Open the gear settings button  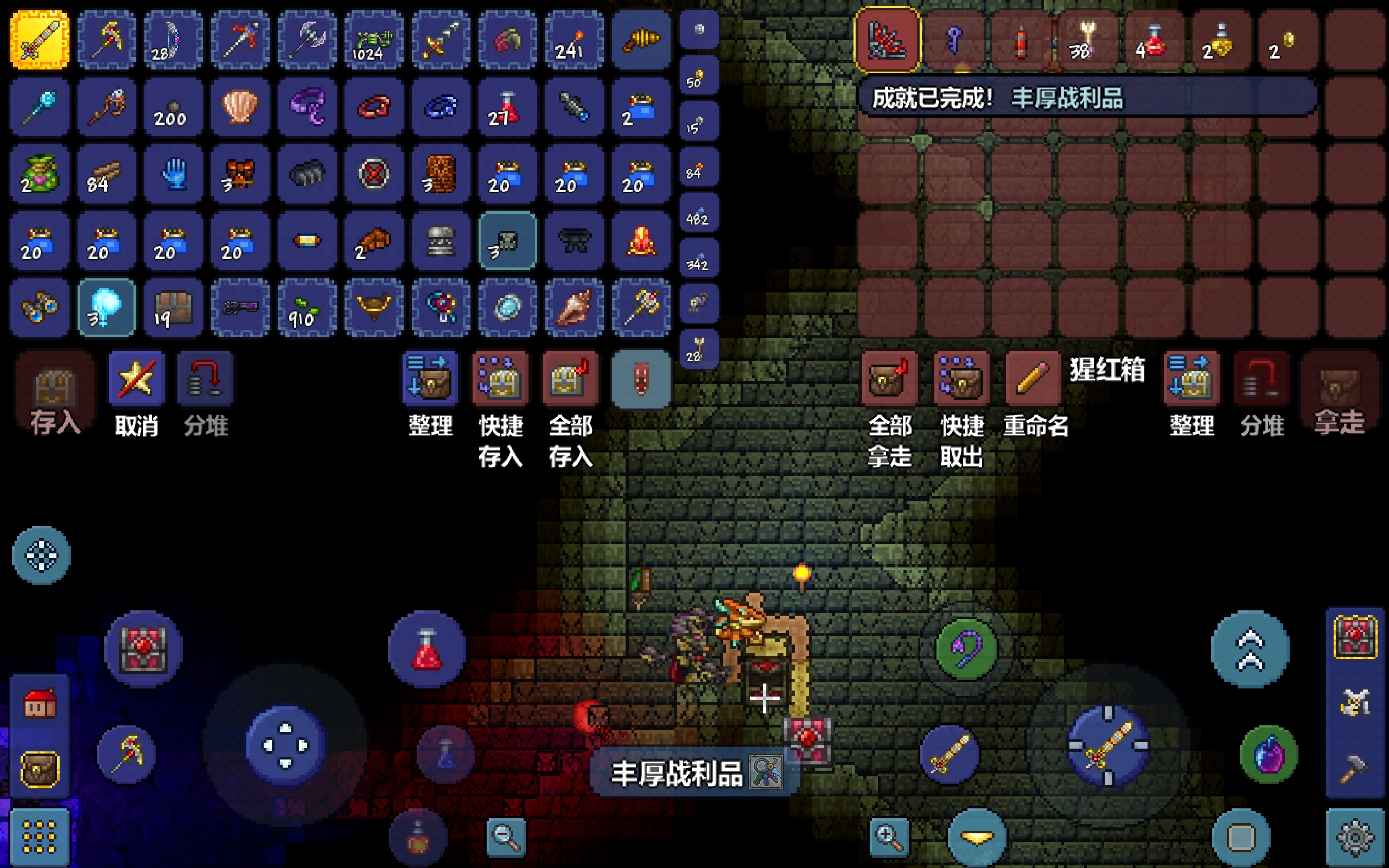click(1355, 837)
